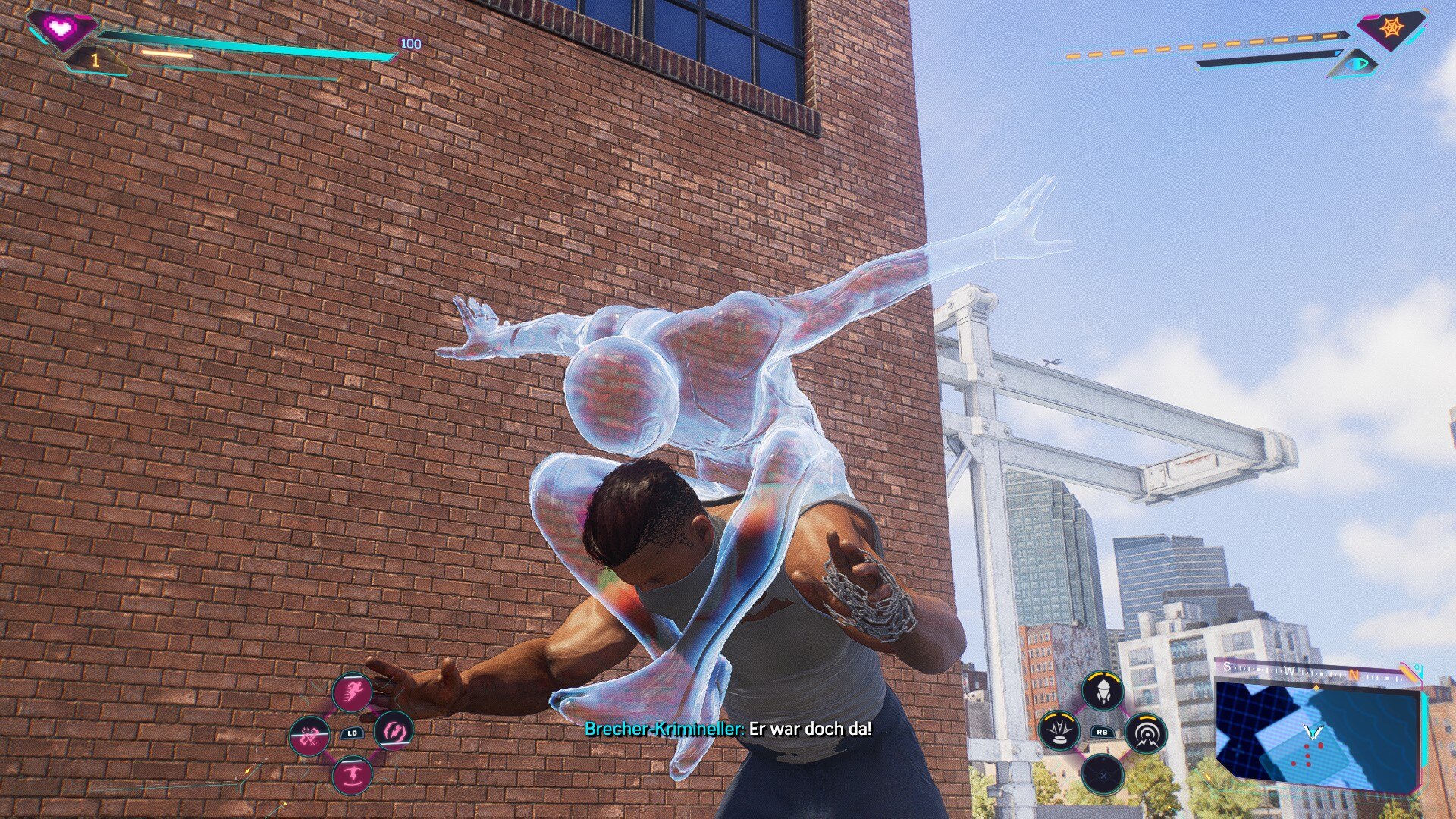1456x819 pixels.
Task: Use the swirling lightning venom ability
Action: coord(394,731)
